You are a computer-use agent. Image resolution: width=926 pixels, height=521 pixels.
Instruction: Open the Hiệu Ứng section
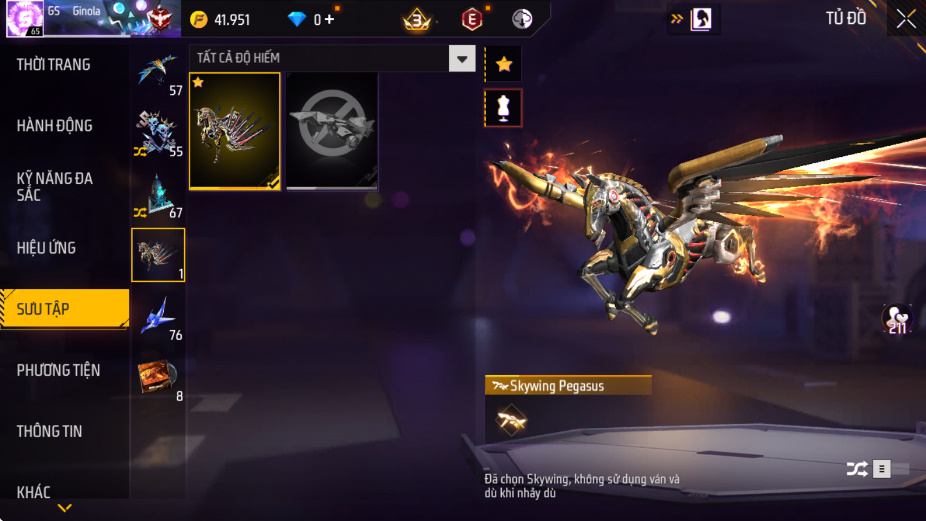pos(47,248)
